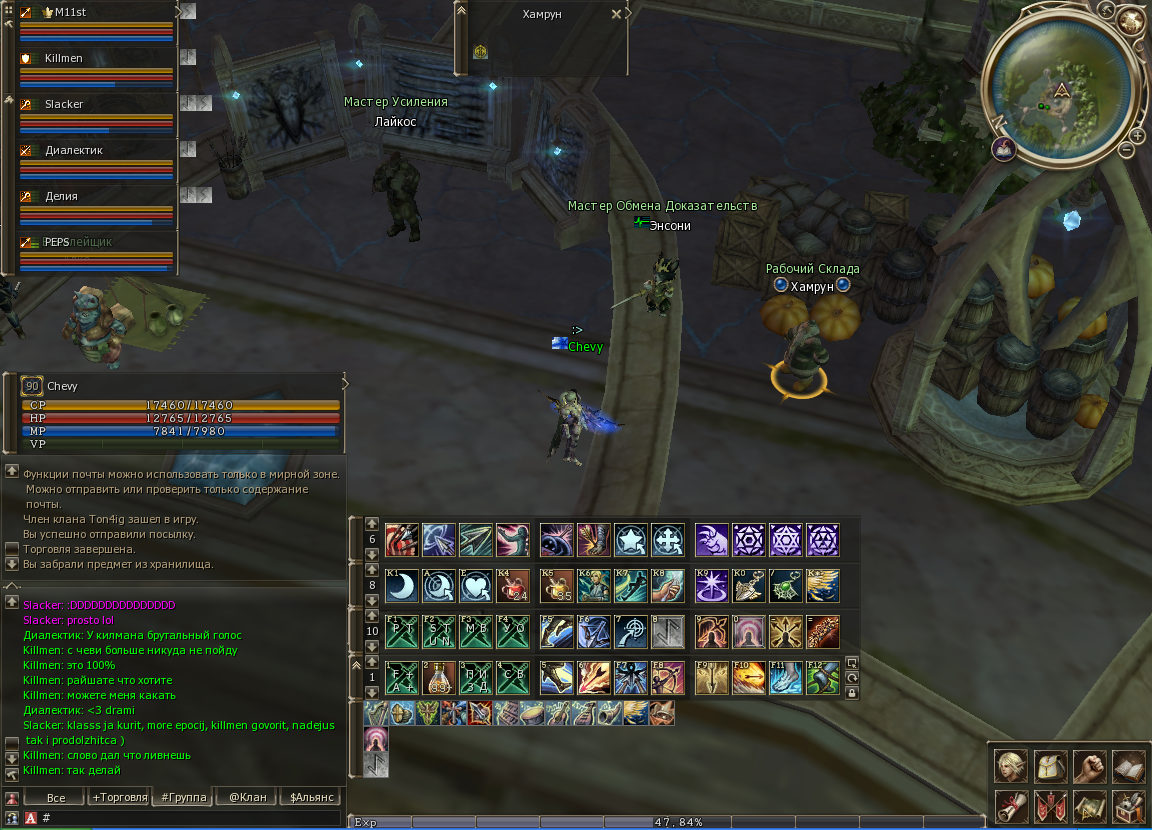Use the potion in hotbar slot K4
This screenshot has width=1152, height=830.
513,586
